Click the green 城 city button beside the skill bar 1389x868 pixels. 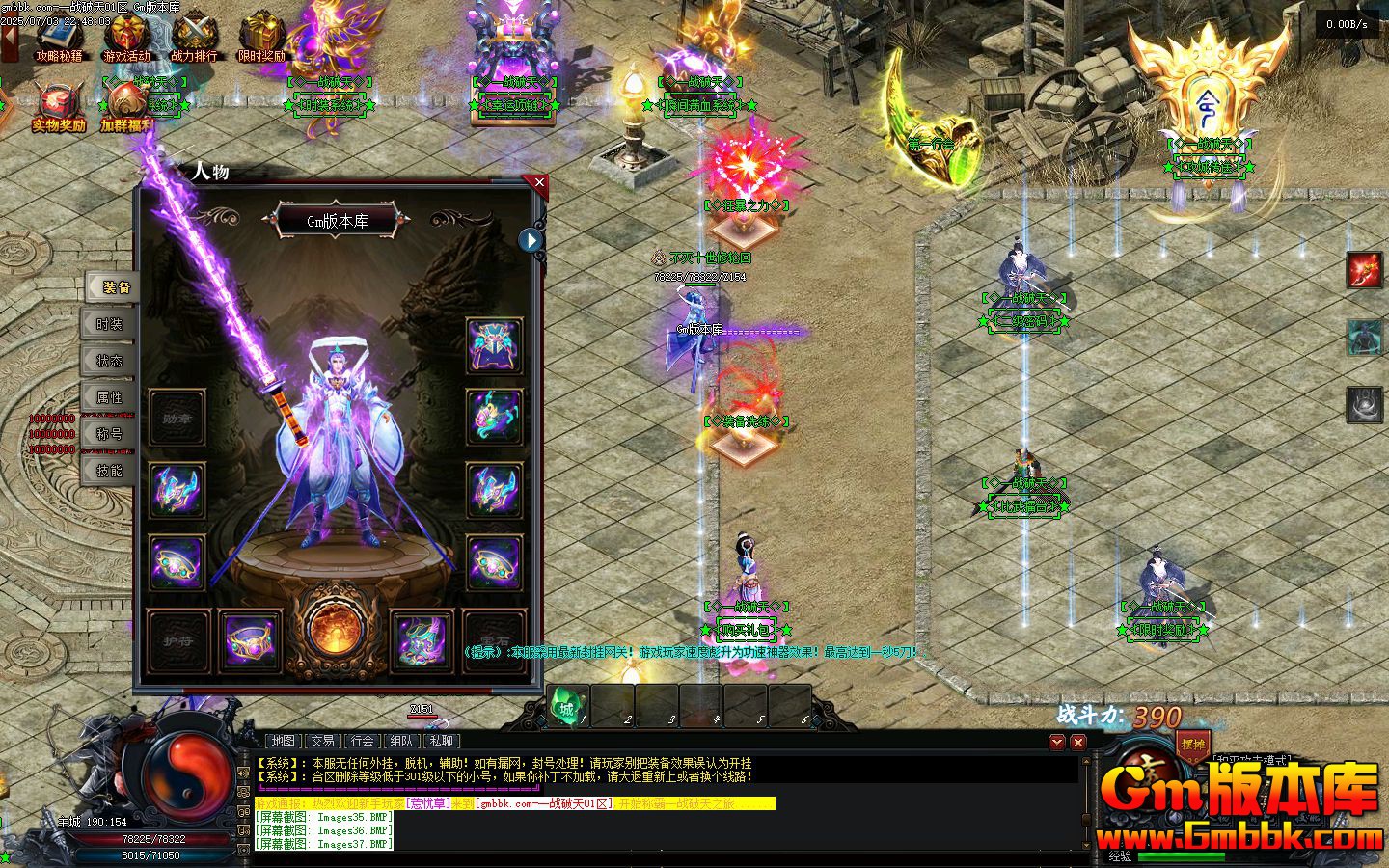coord(566,707)
